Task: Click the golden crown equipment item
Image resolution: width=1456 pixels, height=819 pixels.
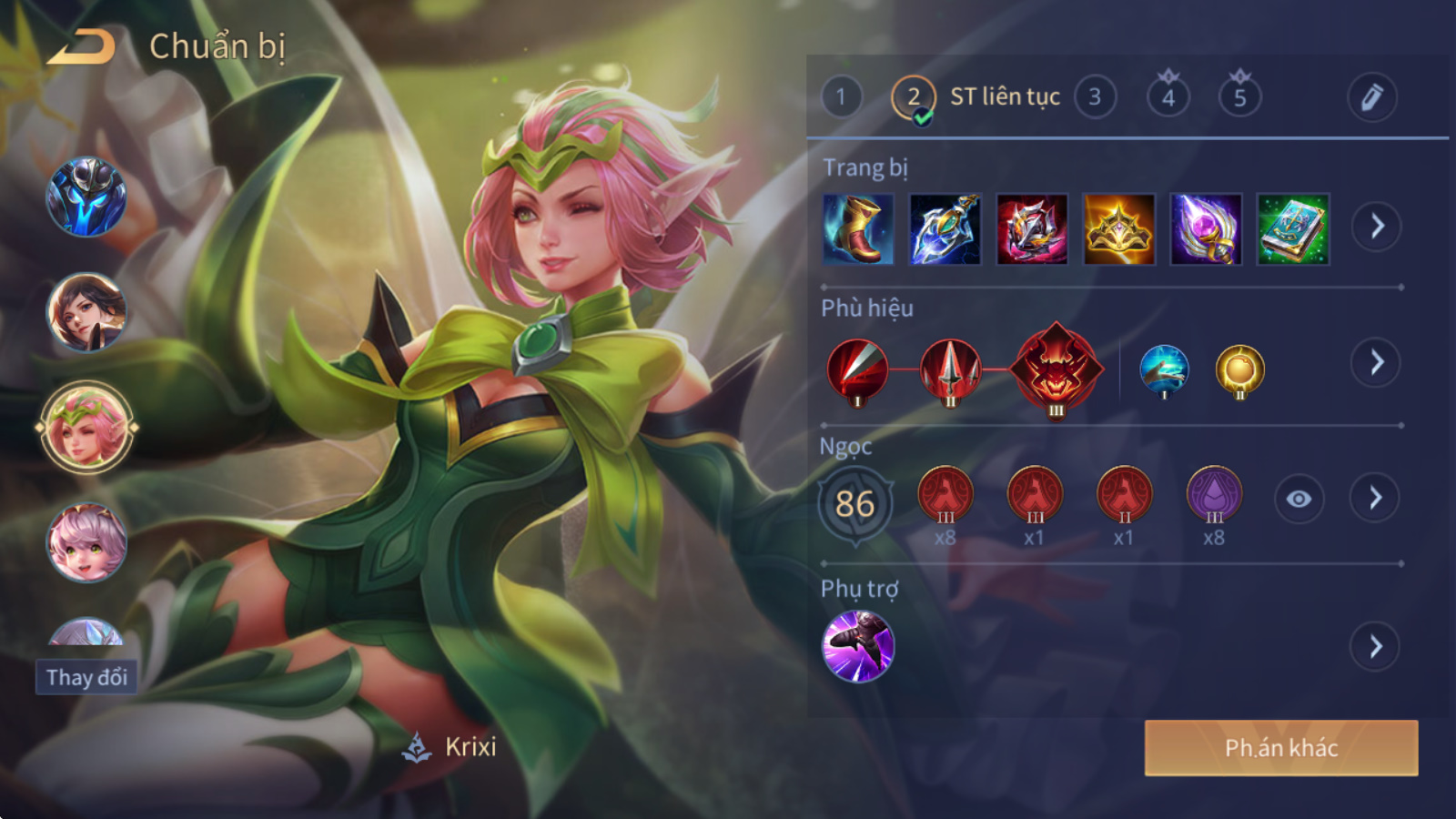Action: [1118, 229]
